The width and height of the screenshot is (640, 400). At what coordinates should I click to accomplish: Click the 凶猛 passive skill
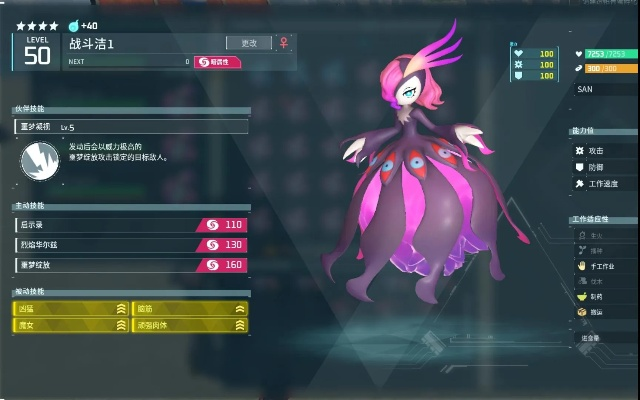pos(71,309)
